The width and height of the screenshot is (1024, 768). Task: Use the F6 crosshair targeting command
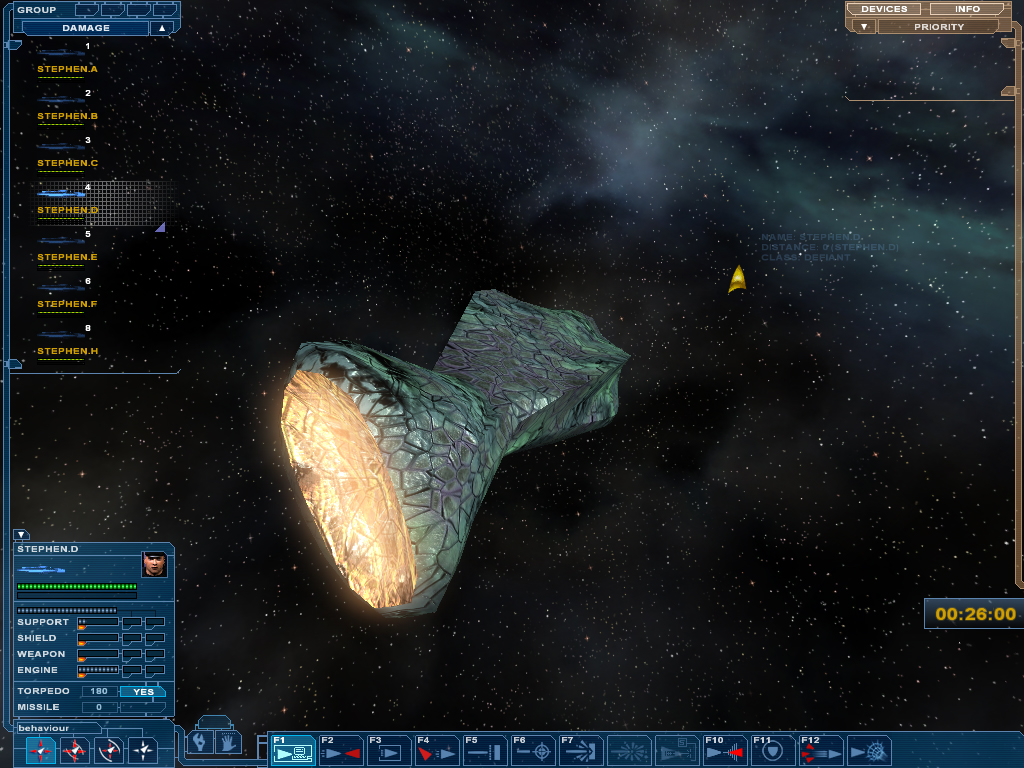pos(533,750)
